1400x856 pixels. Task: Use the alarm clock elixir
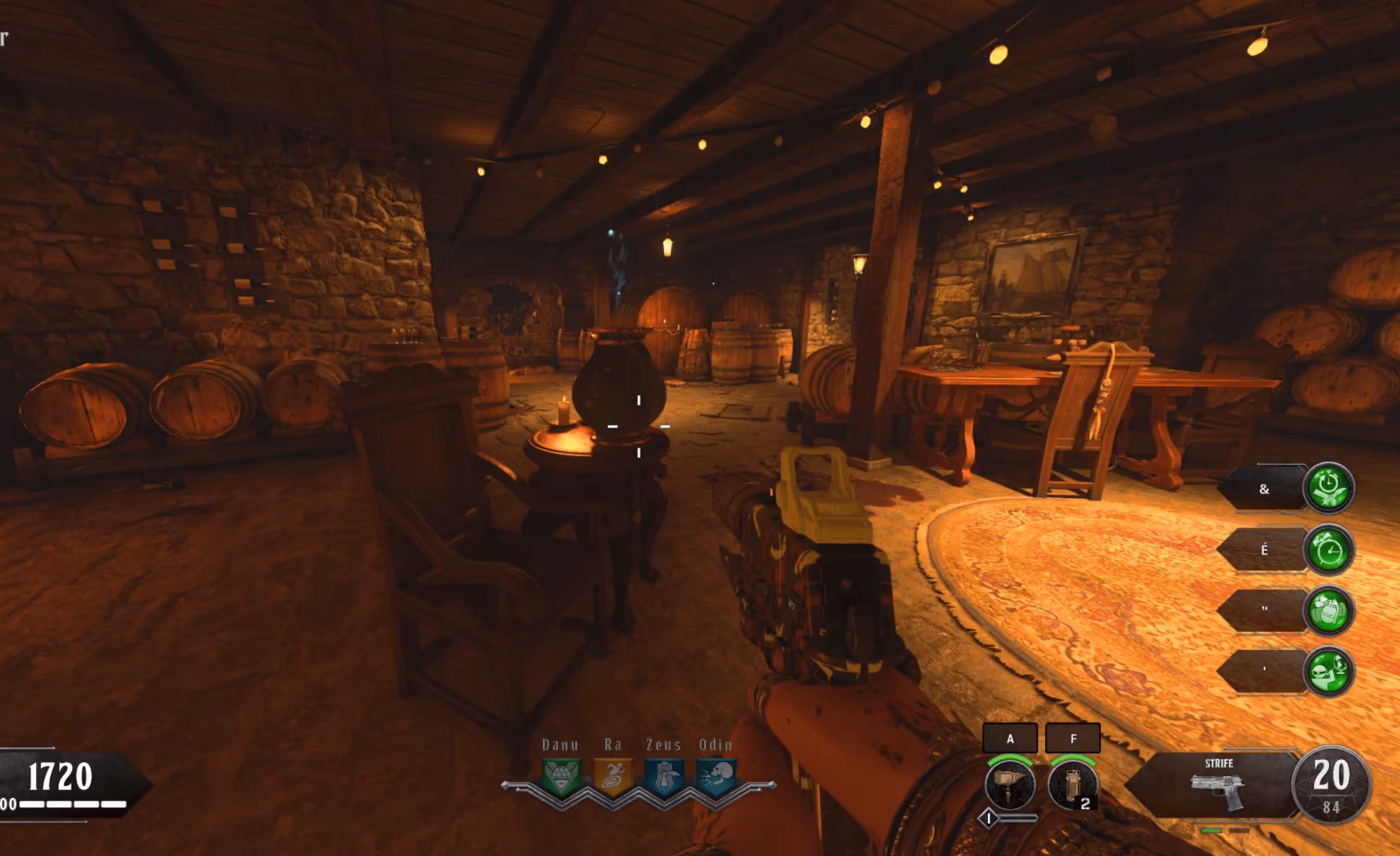[x=1328, y=551]
